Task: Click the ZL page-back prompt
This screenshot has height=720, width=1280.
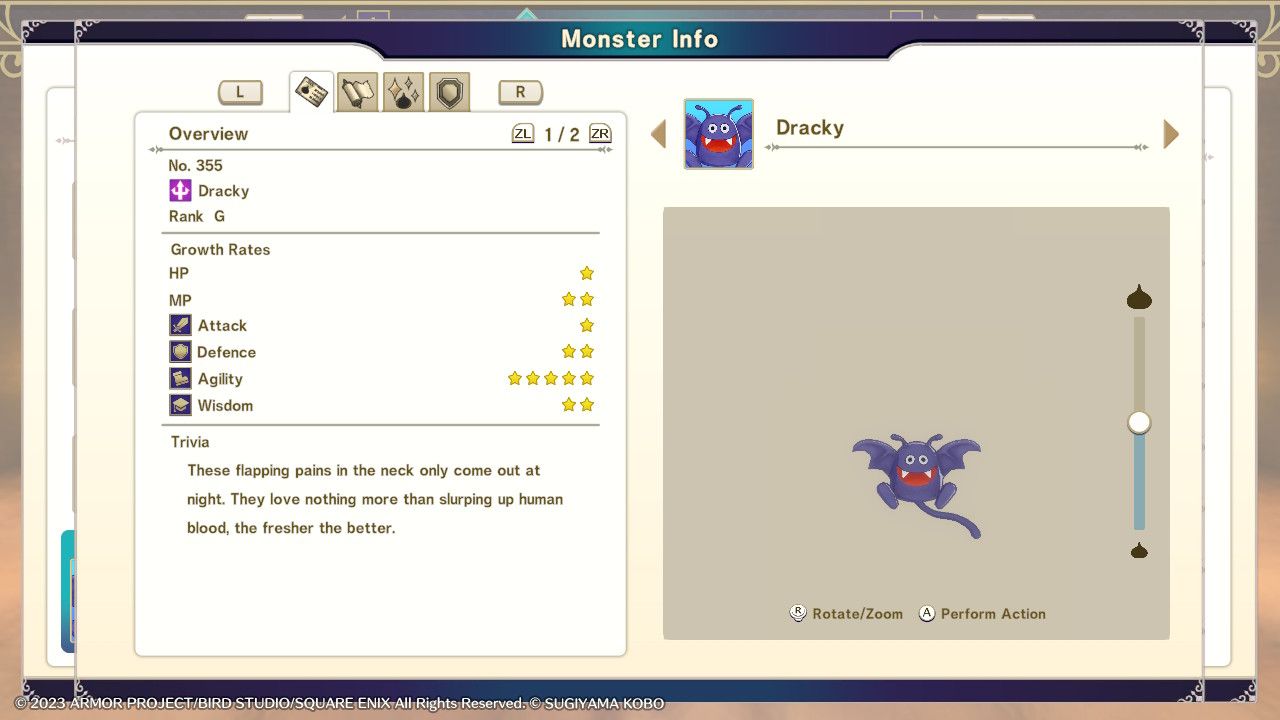Action: 523,132
